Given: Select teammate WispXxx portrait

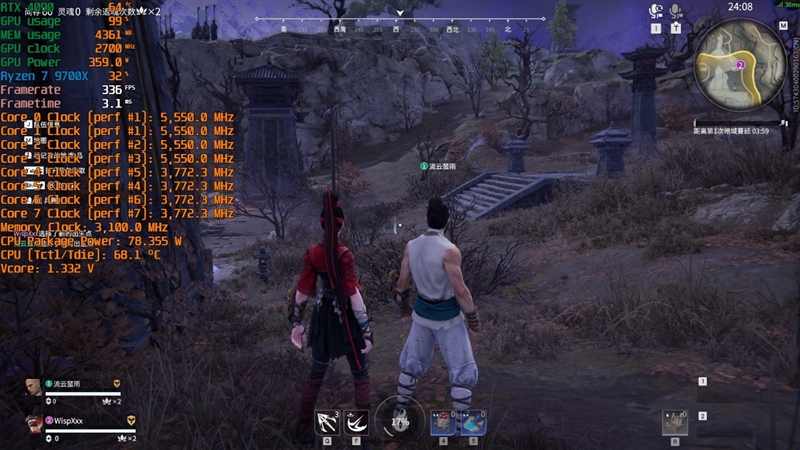Looking at the screenshot, I should coord(34,424).
